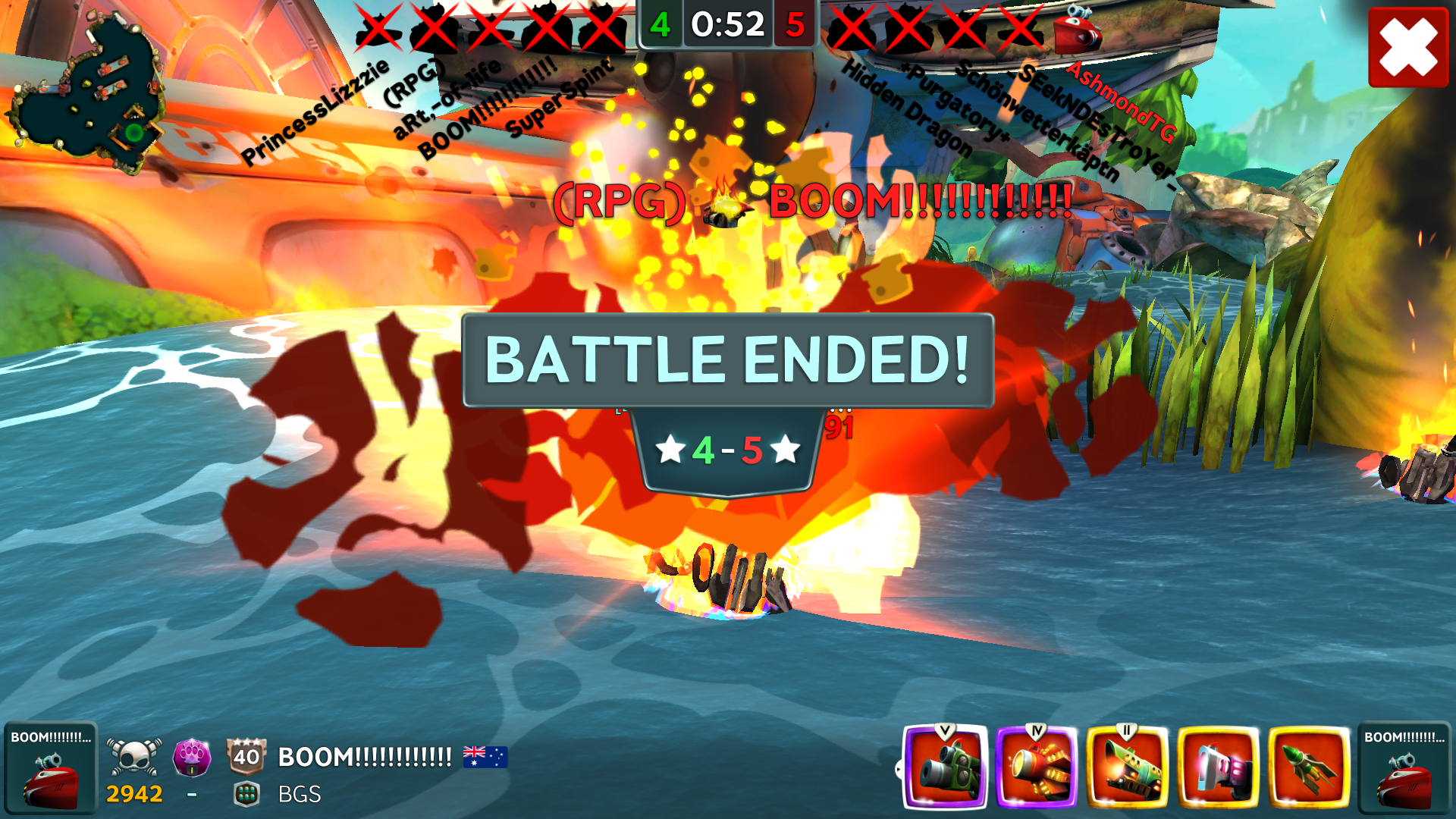Image resolution: width=1456 pixels, height=819 pixels.
Task: Open the BGS guild emblem
Action: tap(246, 794)
